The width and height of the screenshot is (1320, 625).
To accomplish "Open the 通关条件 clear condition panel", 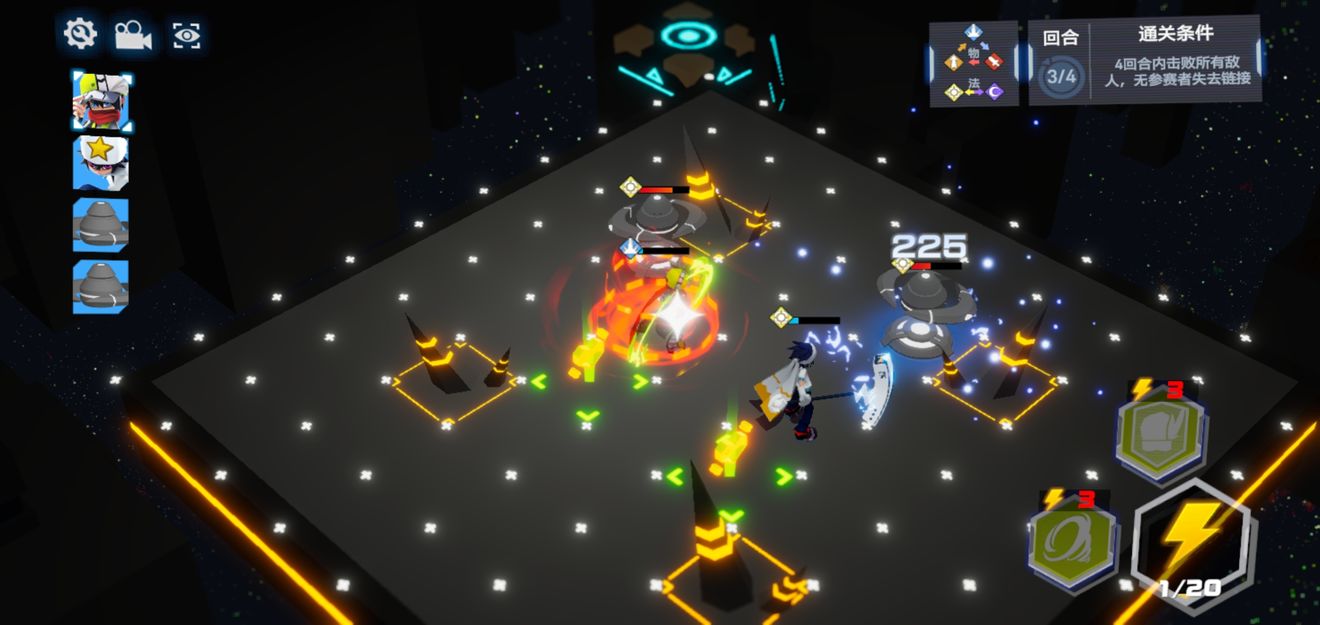I will pyautogui.click(x=1174, y=62).
